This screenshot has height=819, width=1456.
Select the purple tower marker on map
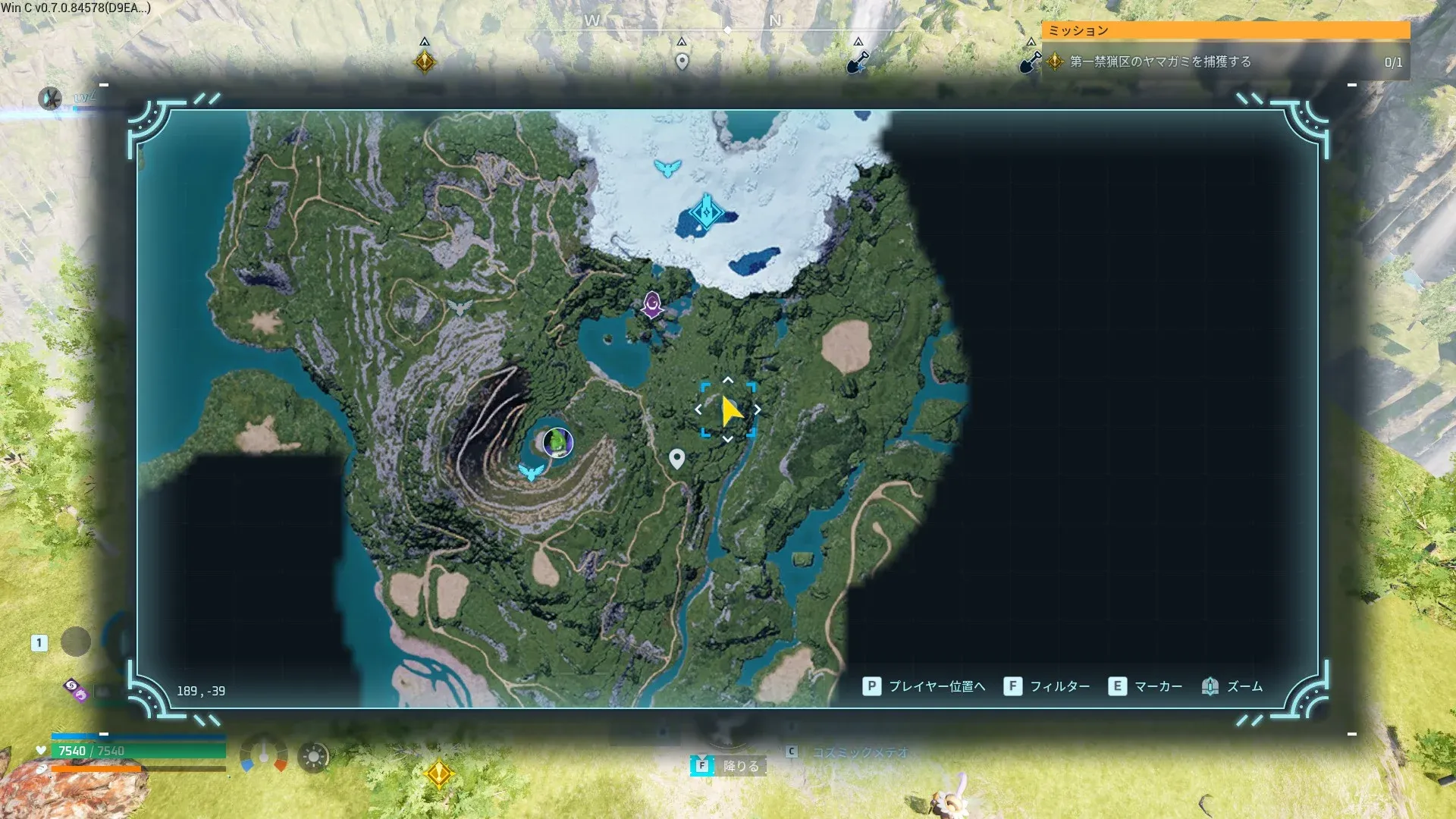[652, 305]
